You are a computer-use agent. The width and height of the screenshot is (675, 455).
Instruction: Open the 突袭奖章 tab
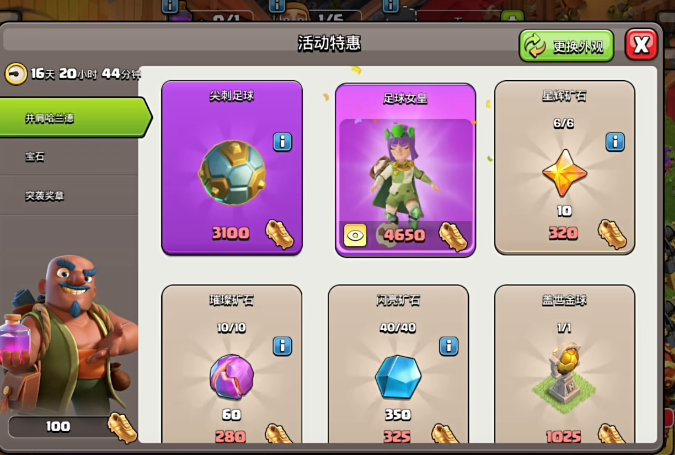click(45, 196)
